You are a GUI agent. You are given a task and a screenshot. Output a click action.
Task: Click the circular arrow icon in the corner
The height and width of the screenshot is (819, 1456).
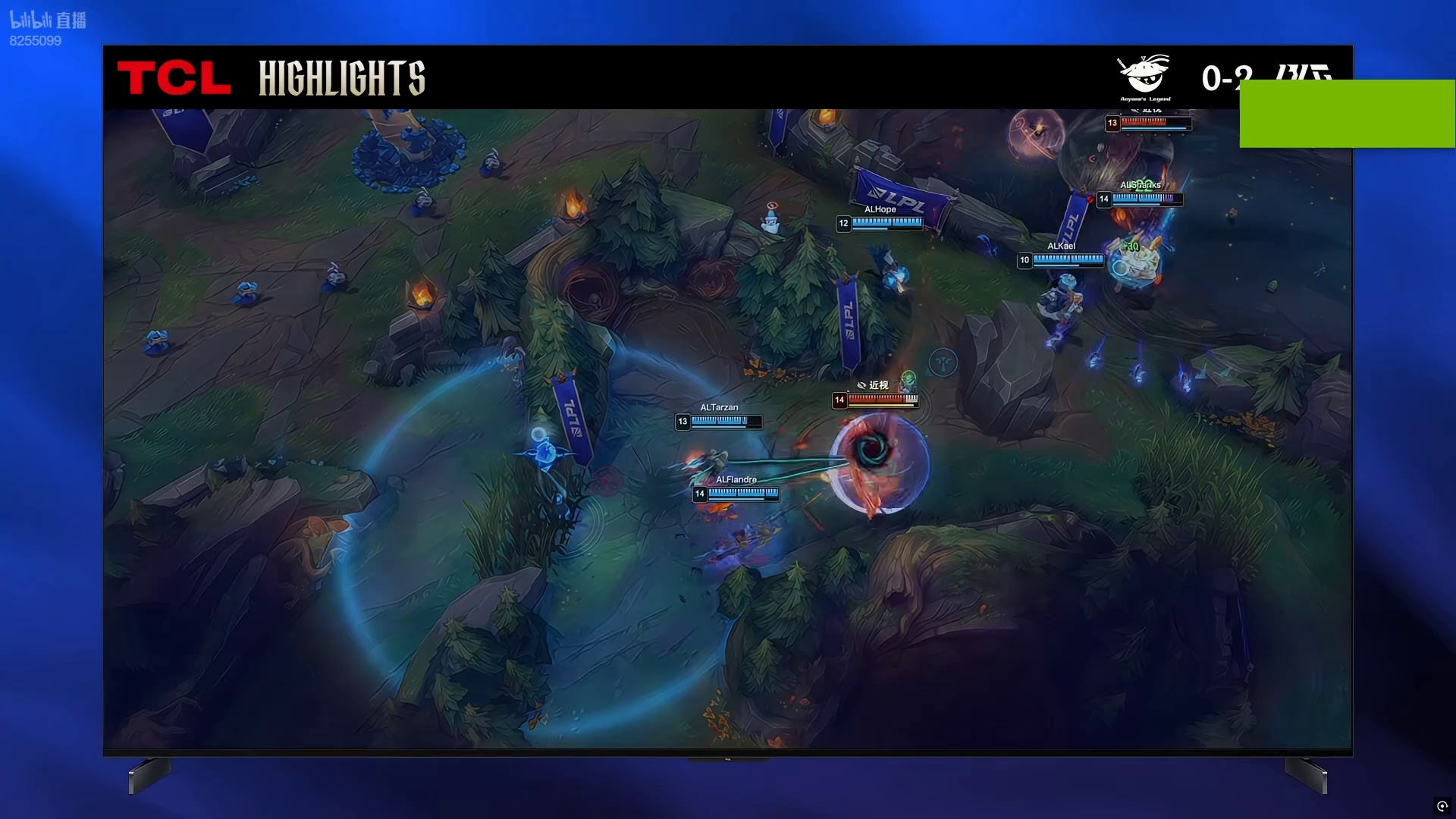click(x=1442, y=806)
